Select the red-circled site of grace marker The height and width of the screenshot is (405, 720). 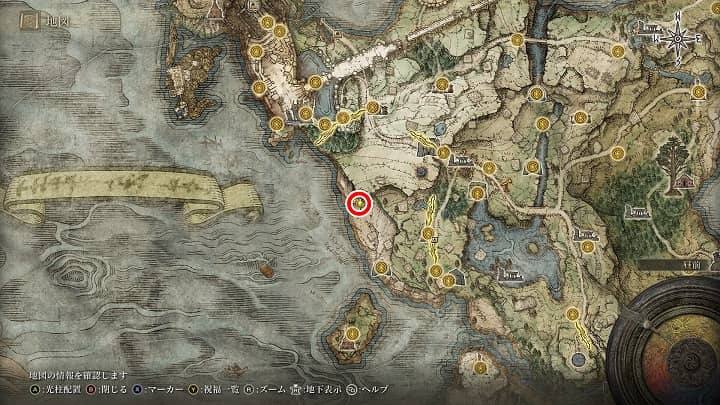[x=359, y=204]
